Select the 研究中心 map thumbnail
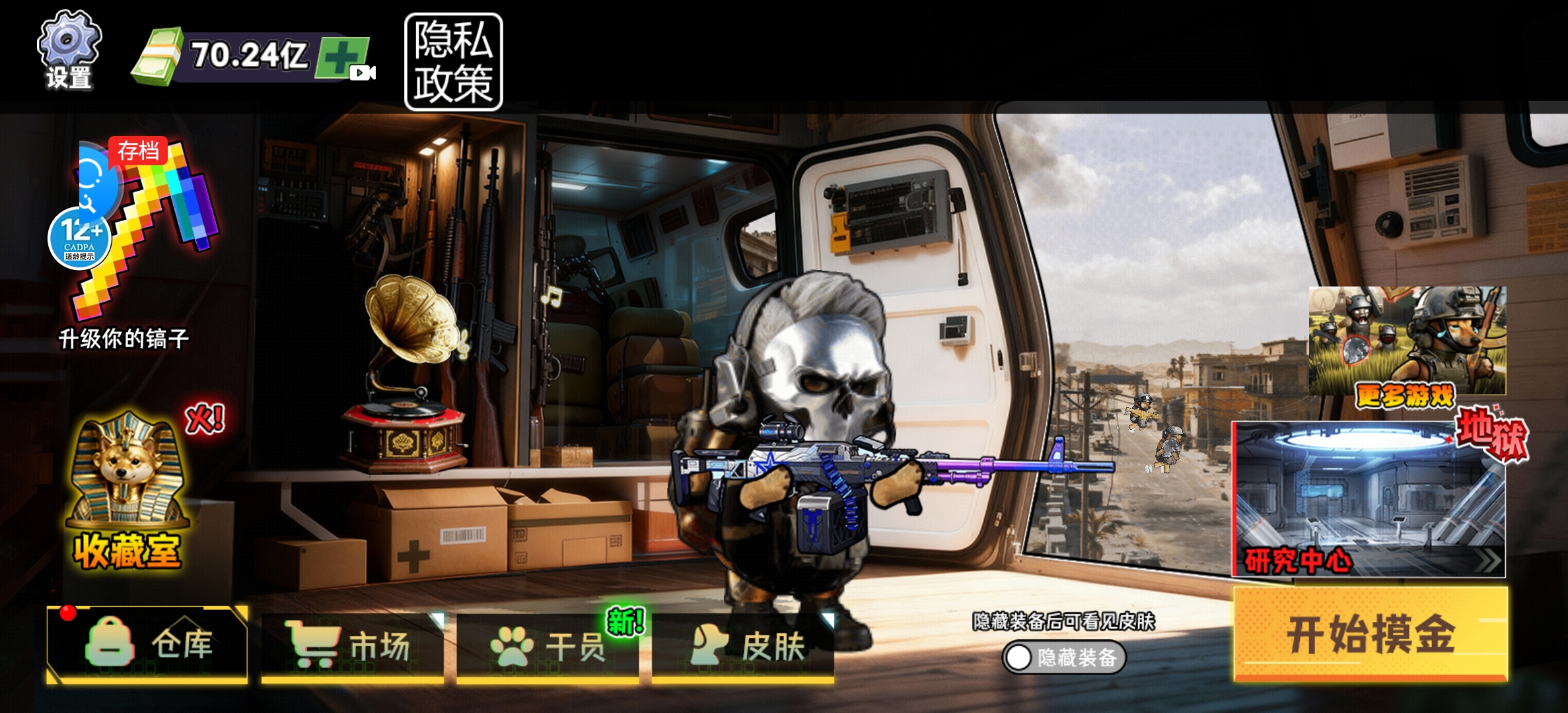The image size is (1568, 713). (x=1369, y=500)
